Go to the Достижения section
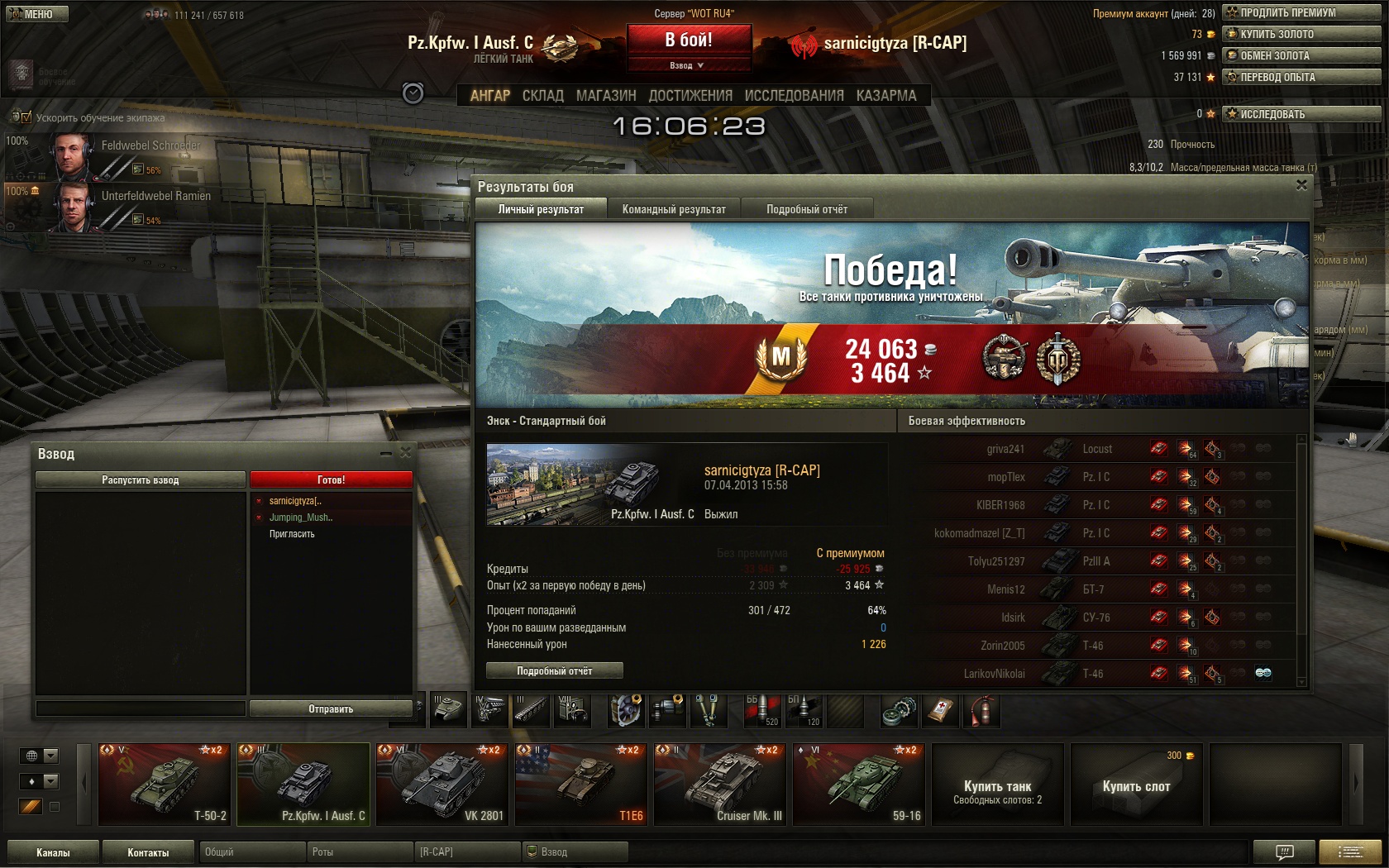 [x=690, y=96]
